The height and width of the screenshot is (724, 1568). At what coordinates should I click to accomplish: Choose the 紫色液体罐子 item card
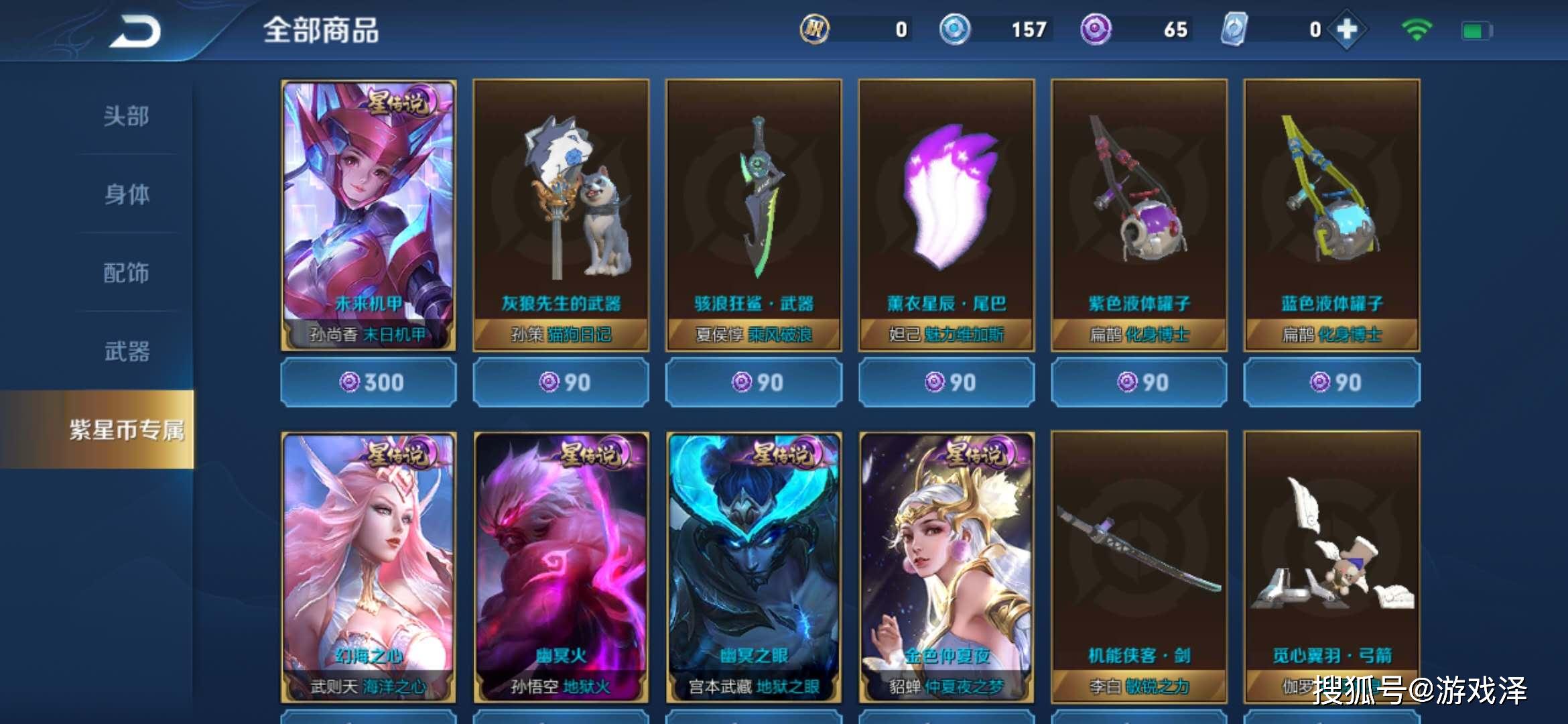click(x=1139, y=215)
